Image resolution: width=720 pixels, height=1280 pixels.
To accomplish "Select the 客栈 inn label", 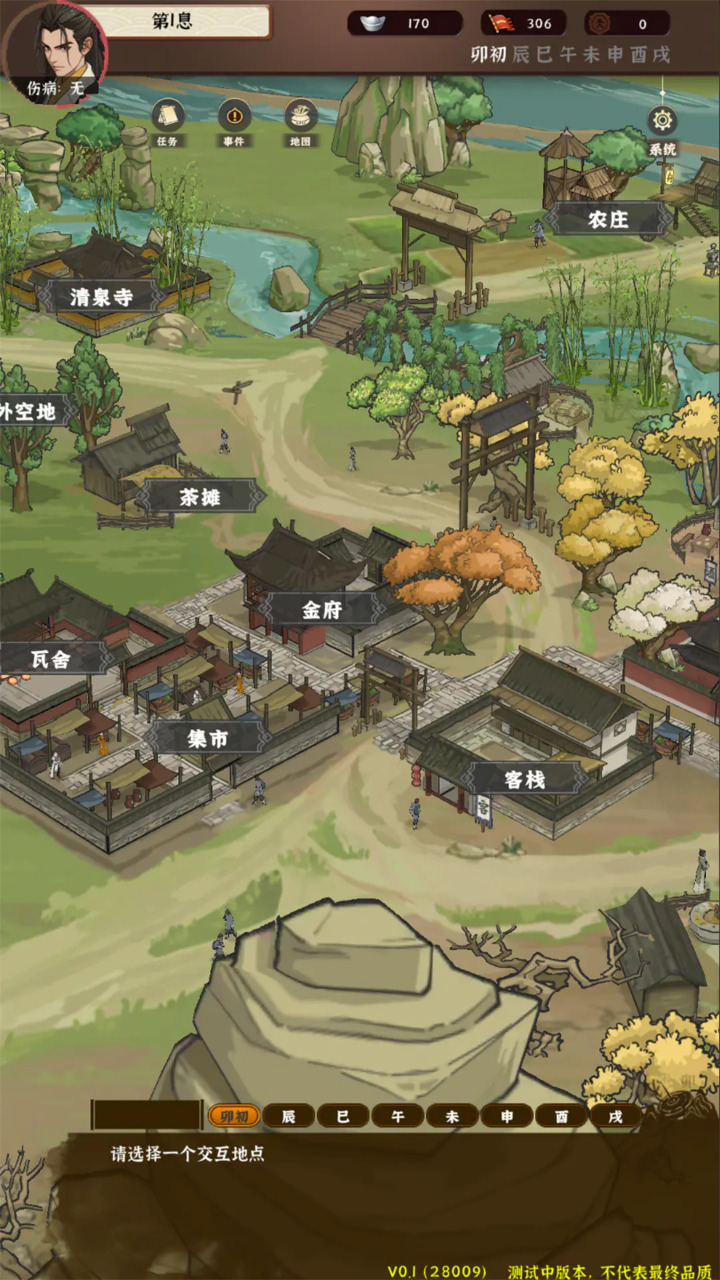I will 524,778.
